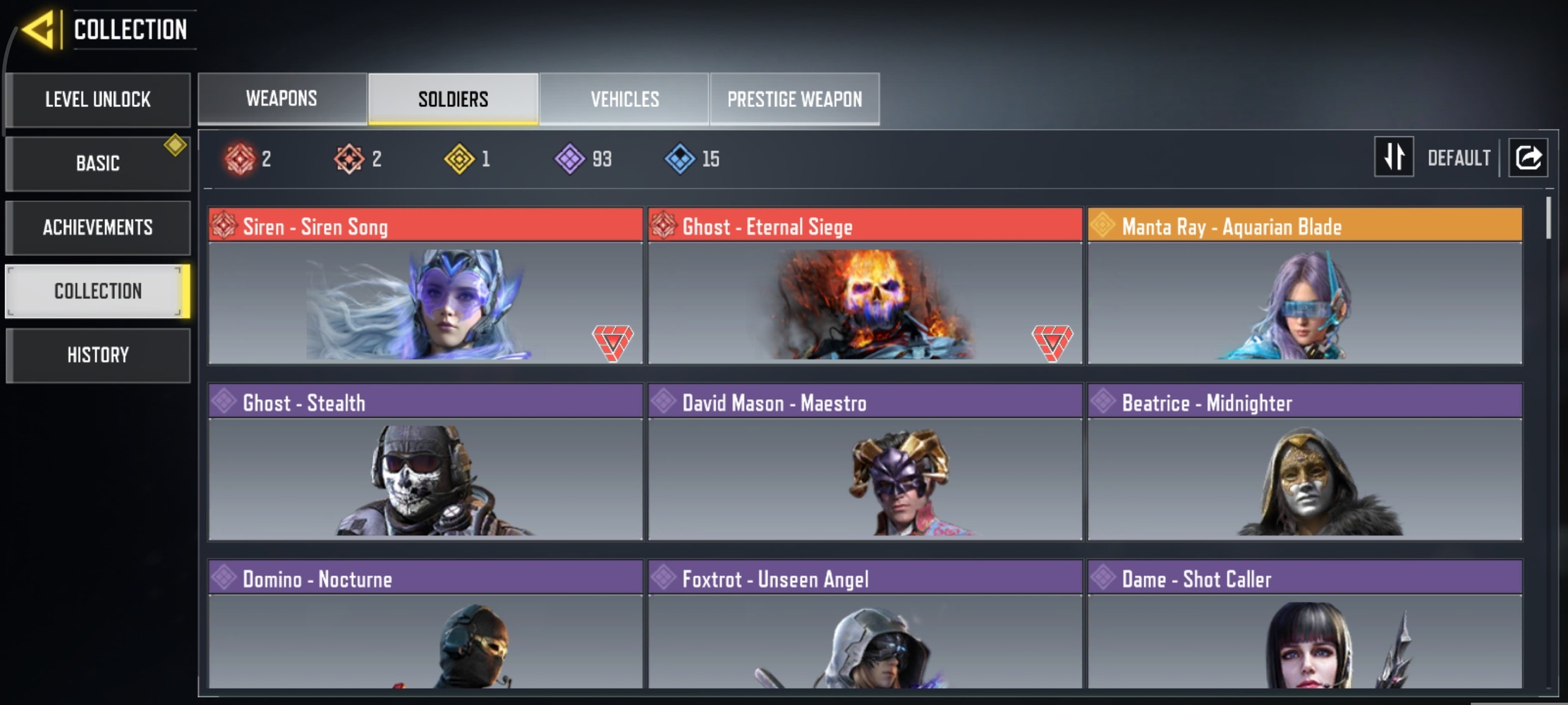Go back using the yellow arrow
This screenshot has height=705, width=1568.
[38, 30]
